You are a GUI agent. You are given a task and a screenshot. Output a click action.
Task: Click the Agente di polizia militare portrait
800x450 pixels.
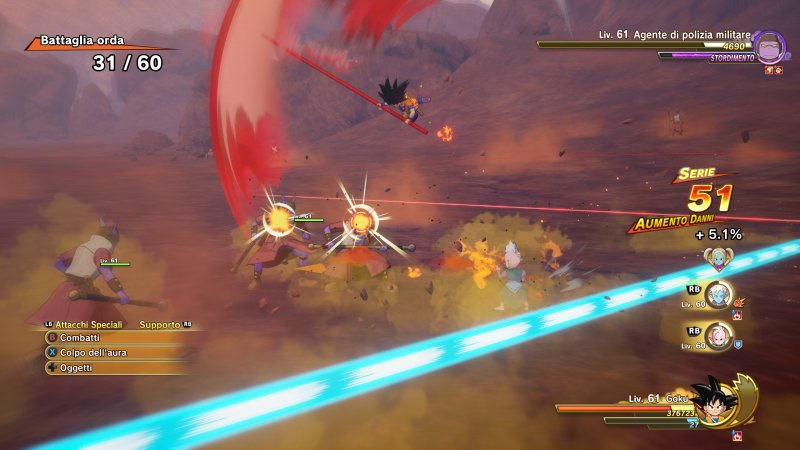click(x=768, y=47)
